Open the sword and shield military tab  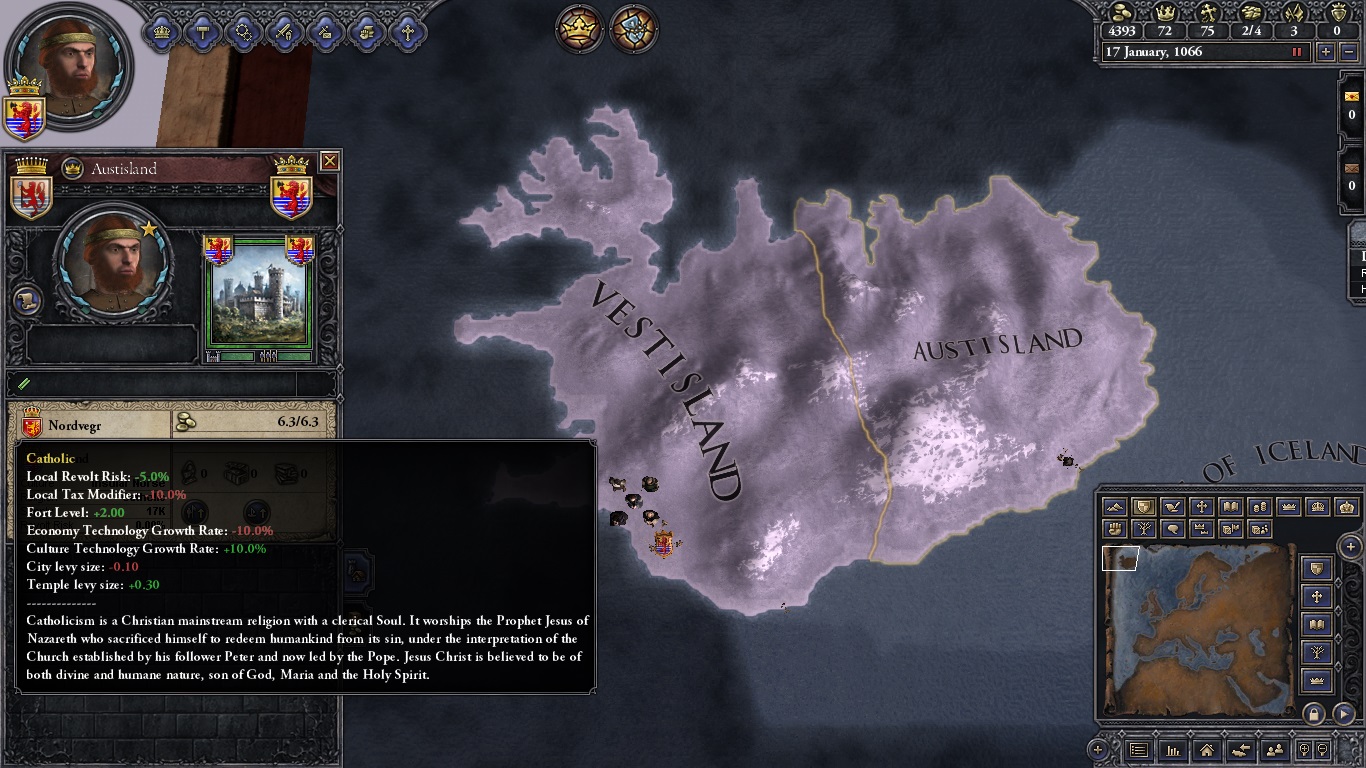pyautogui.click(x=284, y=32)
